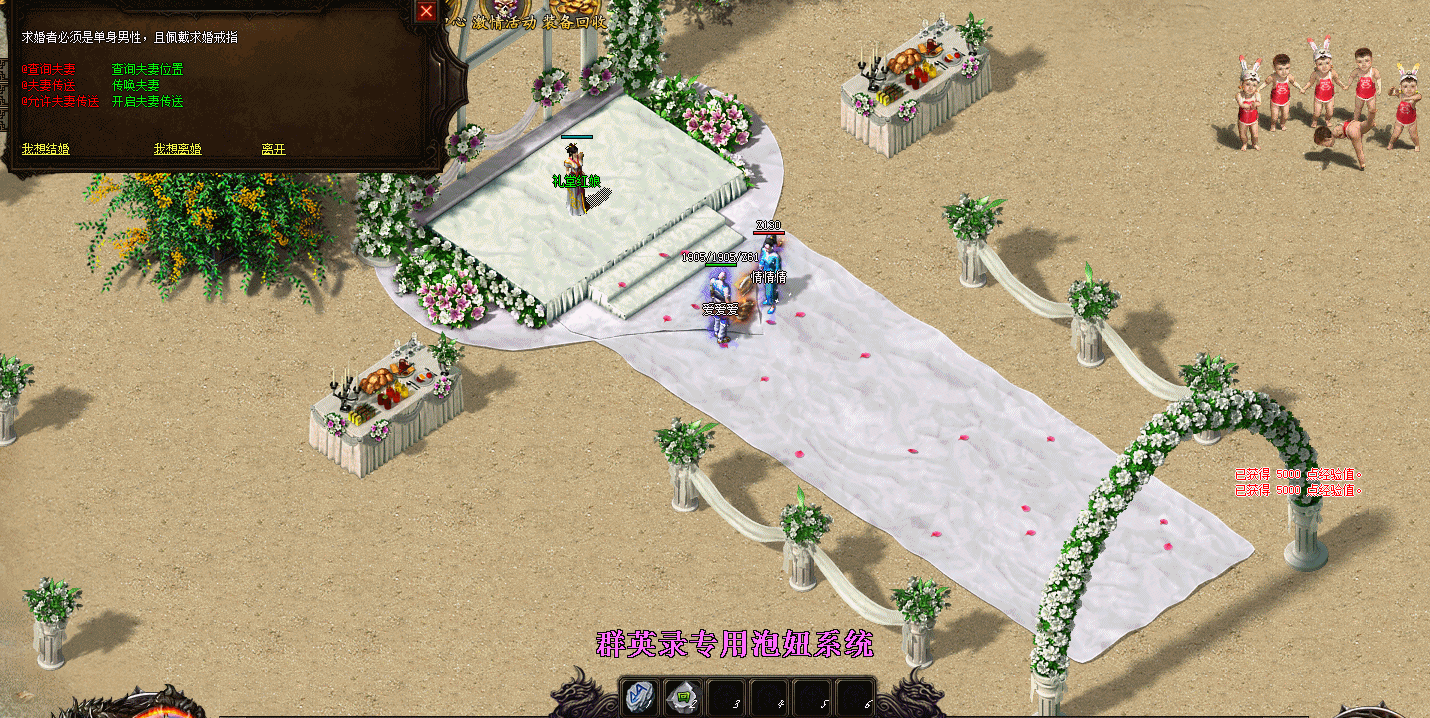Viewport: 1430px width, 718px height.
Task: Click the red @允许夫妻传送 option
Action: coord(61,102)
